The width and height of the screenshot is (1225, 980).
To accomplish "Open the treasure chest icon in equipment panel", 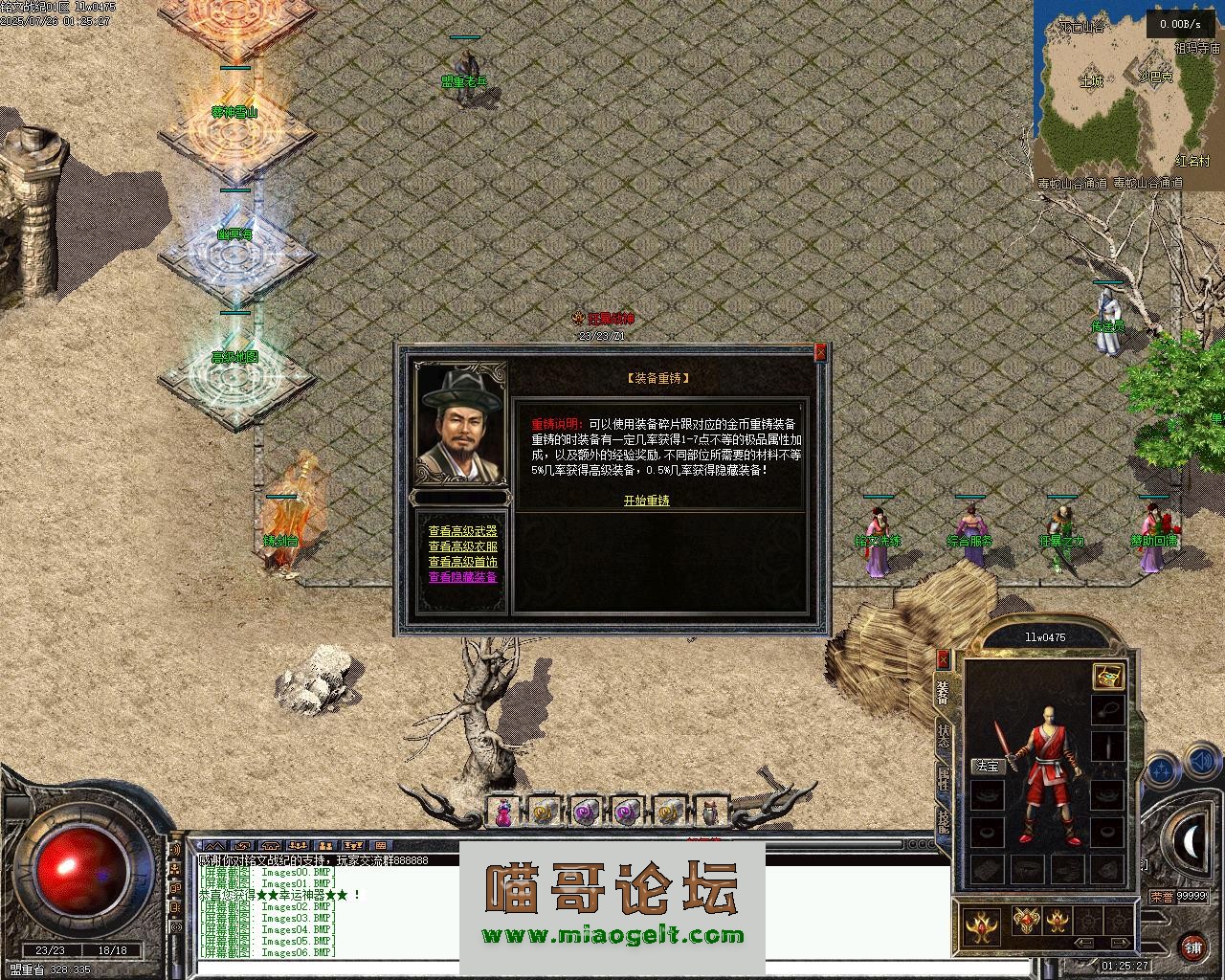I will click(x=1108, y=676).
